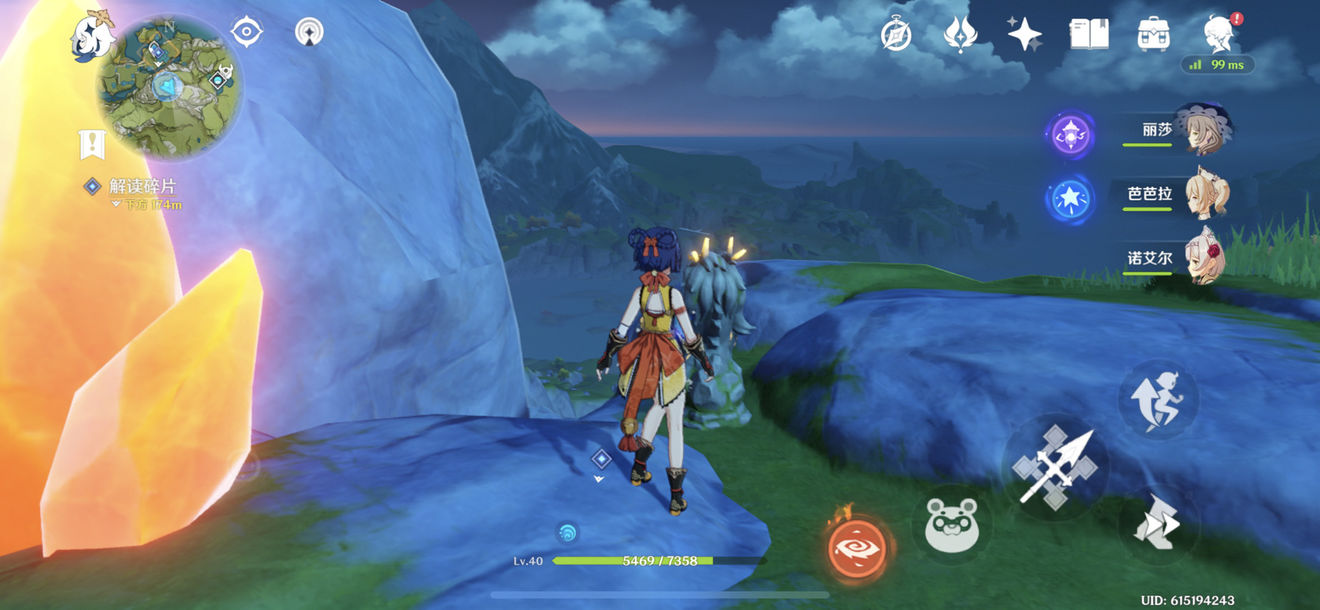Screen dimensions: 1320x610
Task: Attack with the polearm button
Action: pos(1056,466)
